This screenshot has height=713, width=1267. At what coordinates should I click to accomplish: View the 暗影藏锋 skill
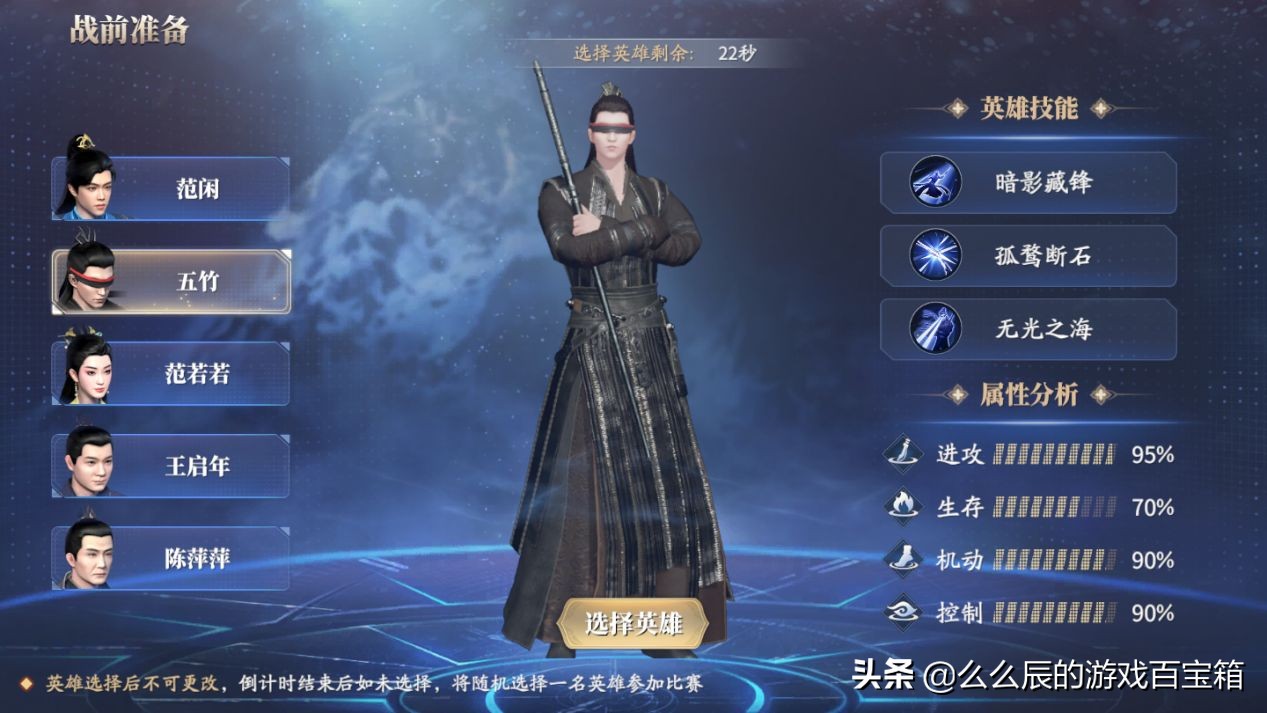[1028, 182]
